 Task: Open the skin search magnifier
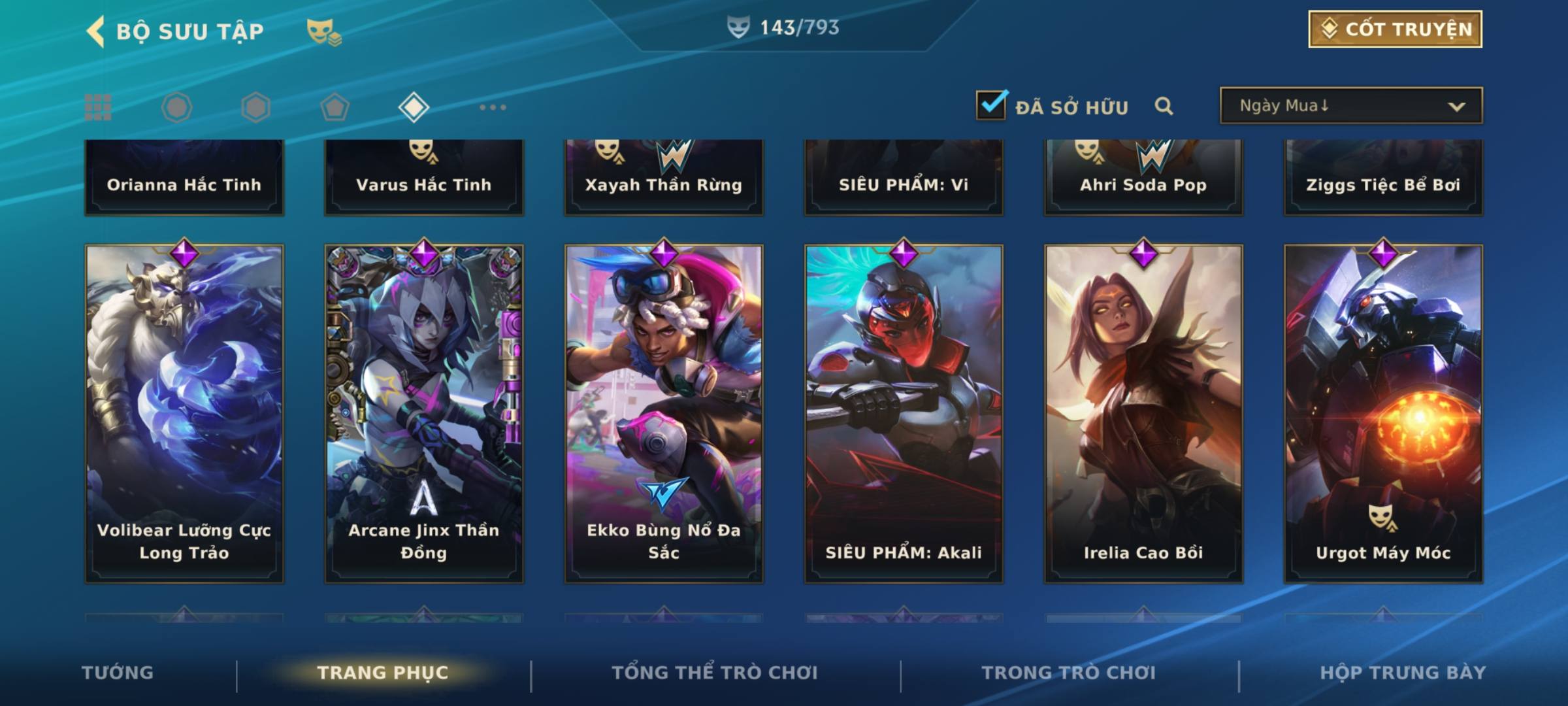click(1164, 106)
